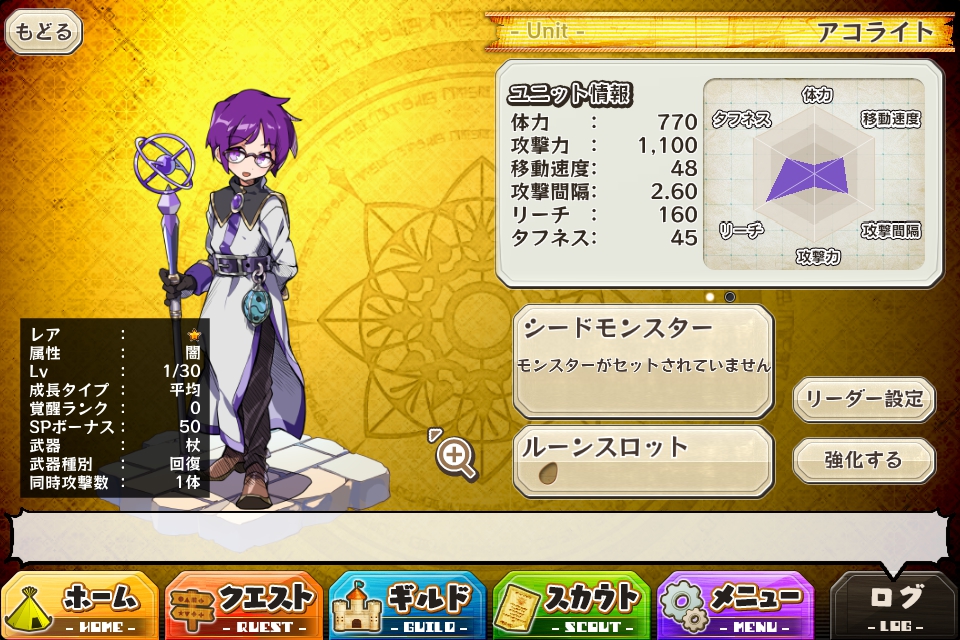The height and width of the screenshot is (640, 960).
Task: Open the シードモンスター panel
Action: tap(643, 361)
